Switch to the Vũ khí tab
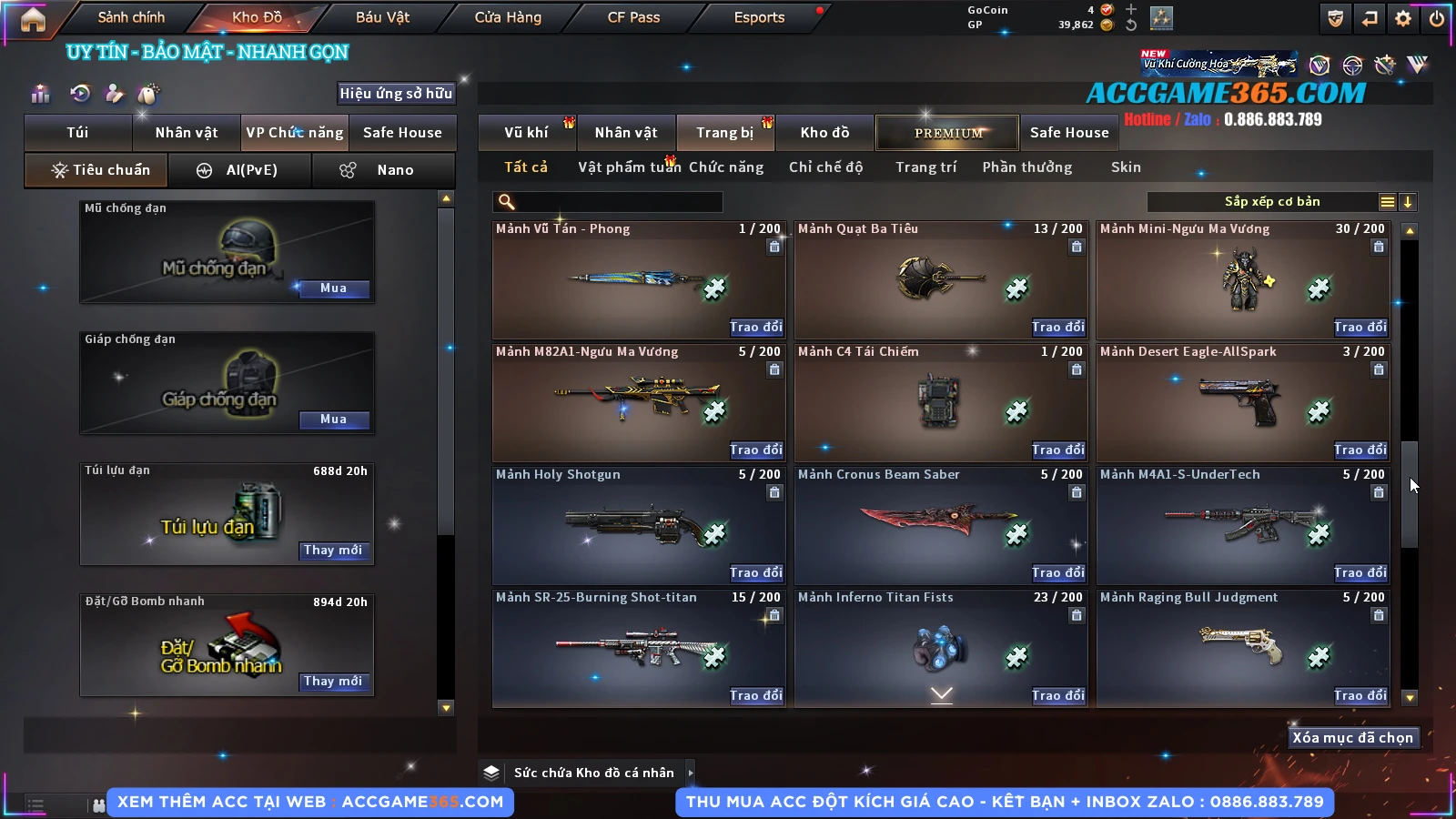 [526, 133]
